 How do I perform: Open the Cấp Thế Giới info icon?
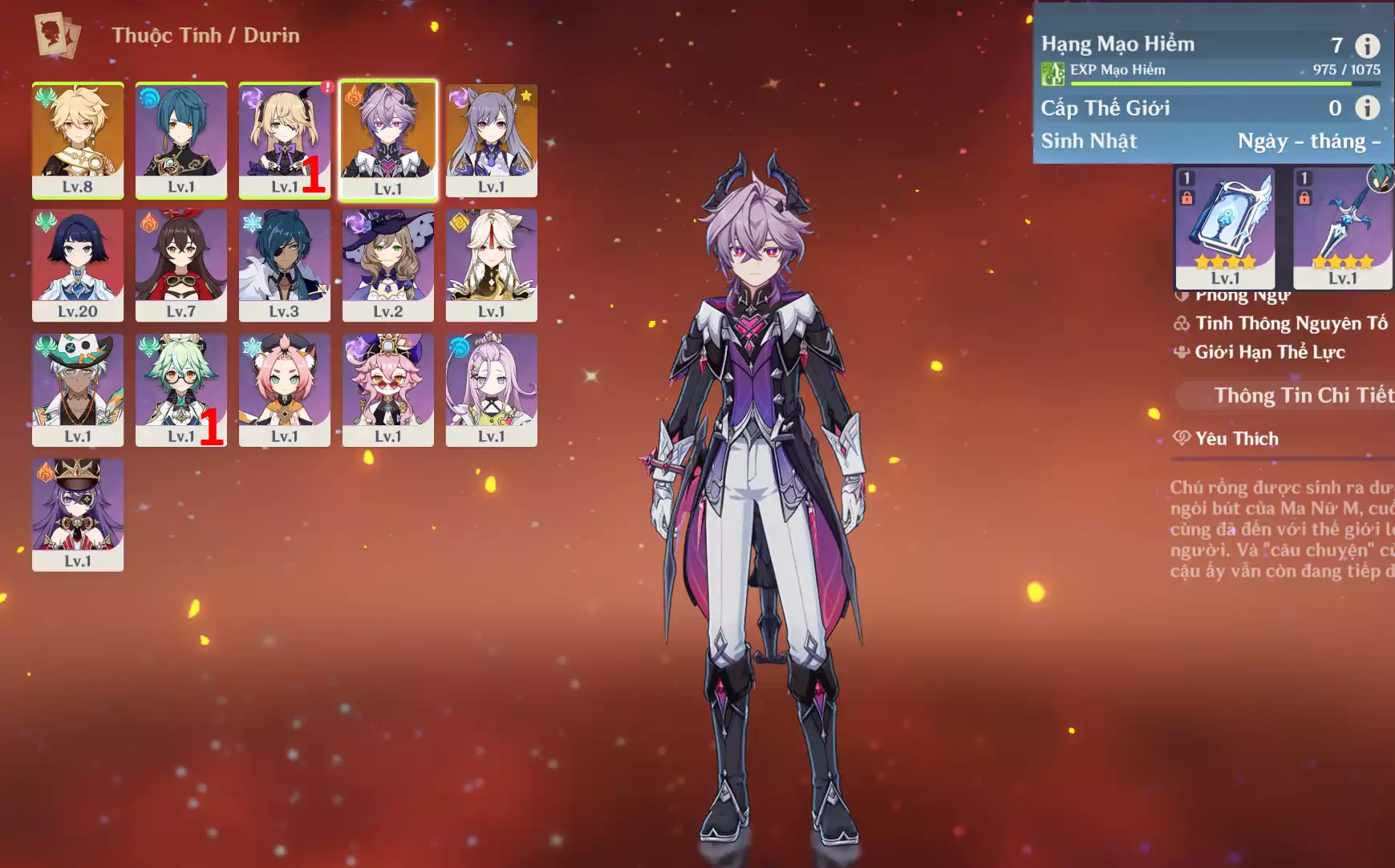(1367, 107)
